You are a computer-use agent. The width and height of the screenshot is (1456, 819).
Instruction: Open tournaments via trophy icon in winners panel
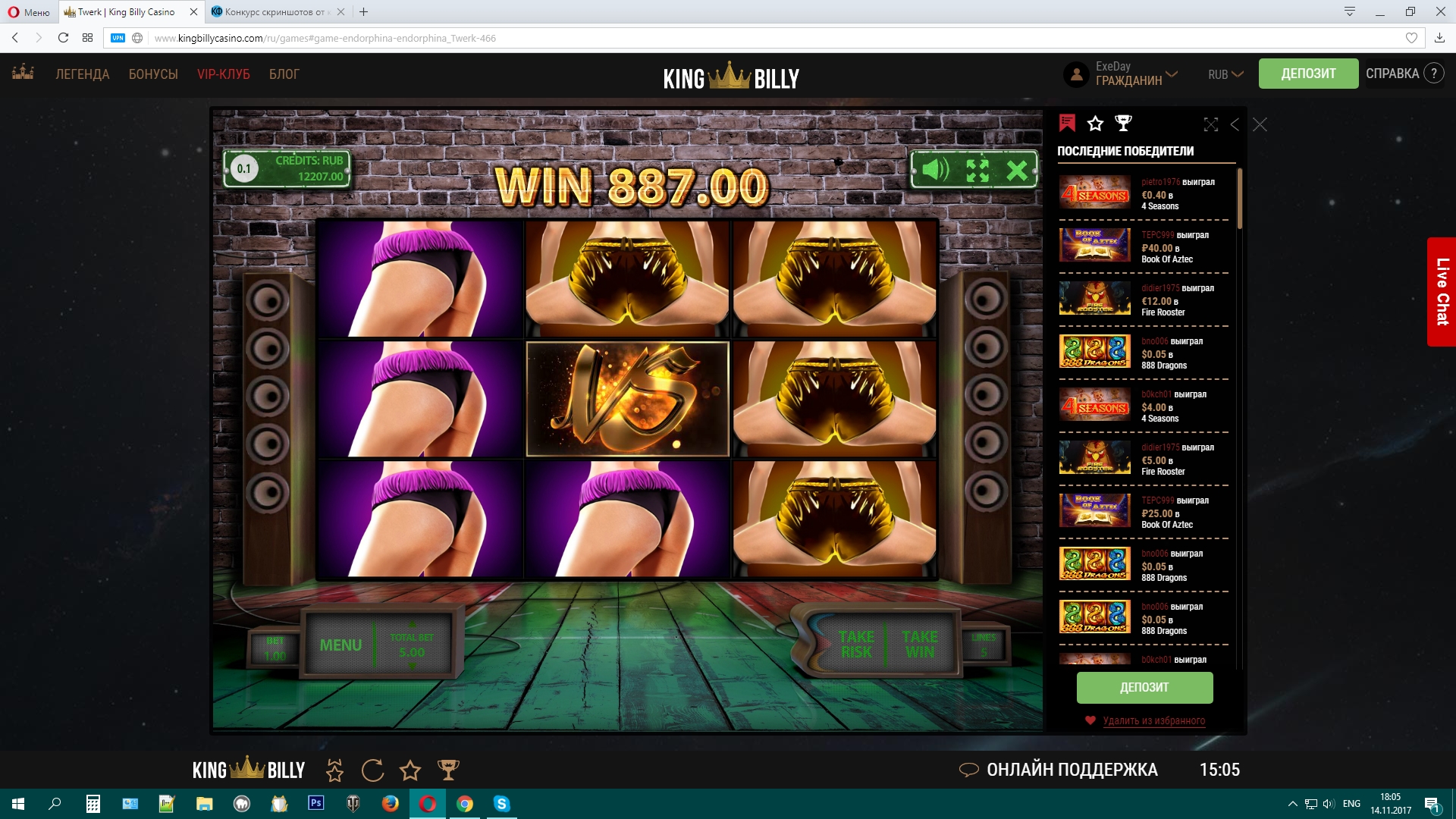[x=1122, y=123]
